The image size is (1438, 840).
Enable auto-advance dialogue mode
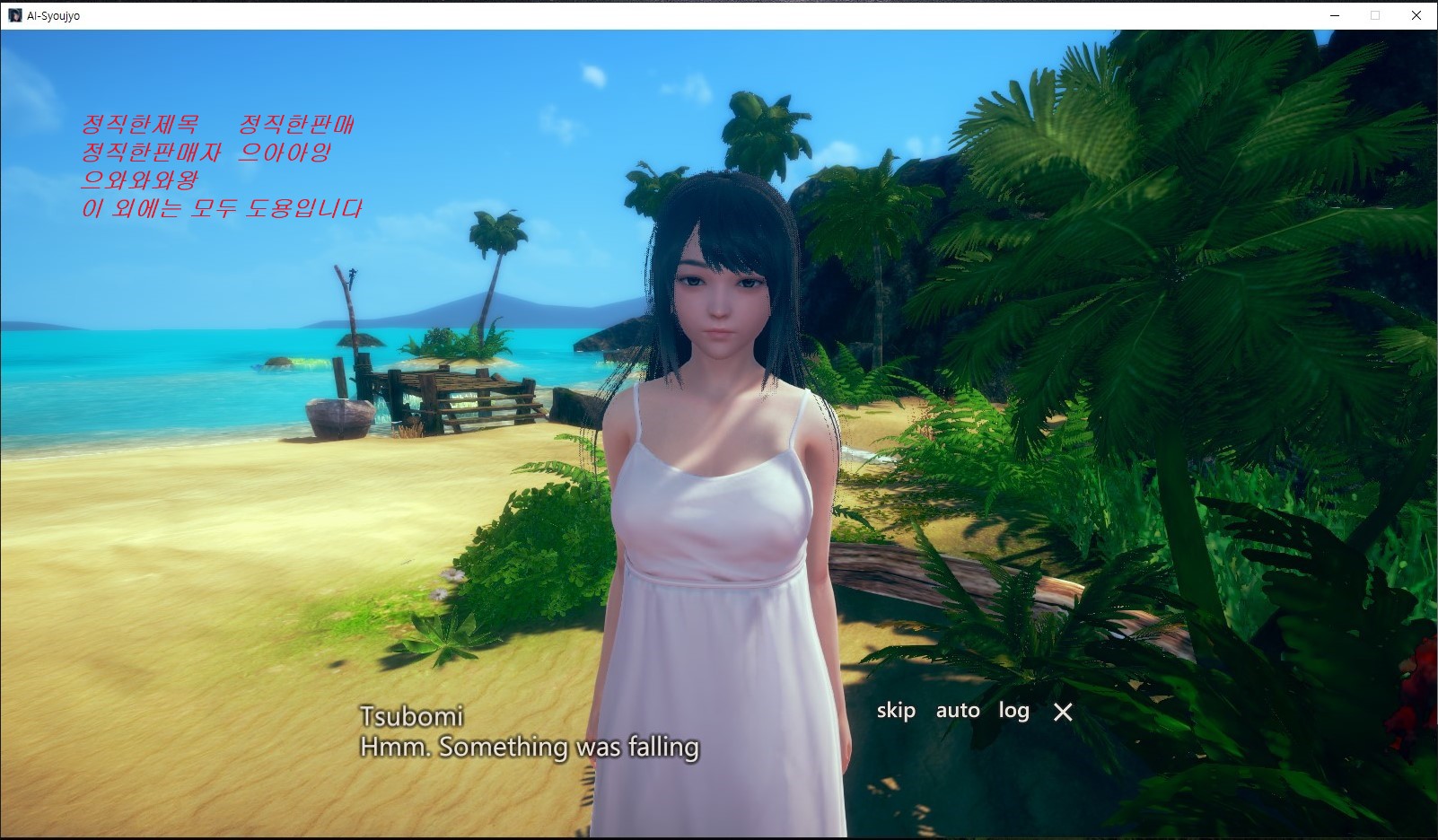pos(958,711)
